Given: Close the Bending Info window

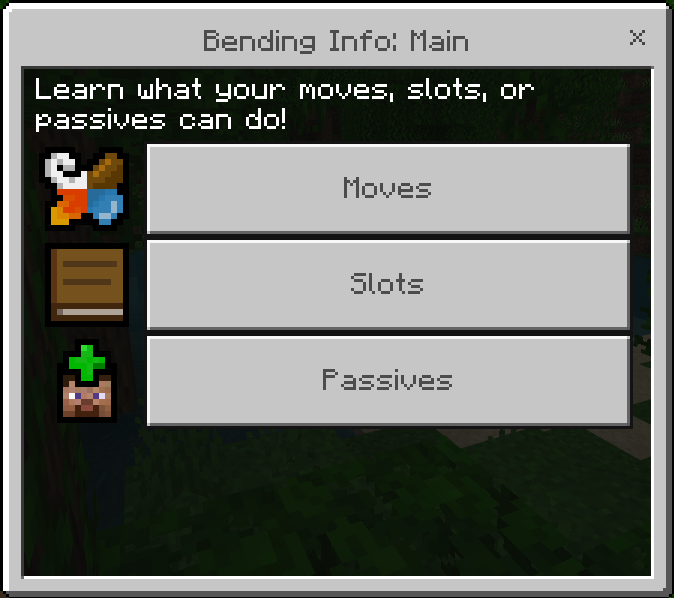Looking at the screenshot, I should tap(637, 38).
